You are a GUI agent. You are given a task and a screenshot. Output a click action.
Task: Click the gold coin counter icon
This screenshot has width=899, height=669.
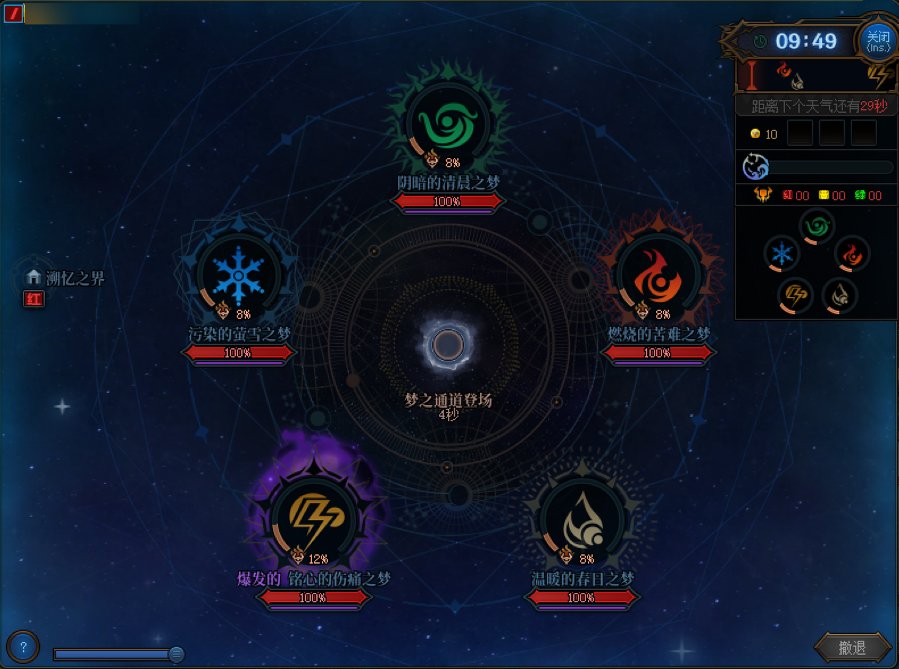pyautogui.click(x=756, y=134)
